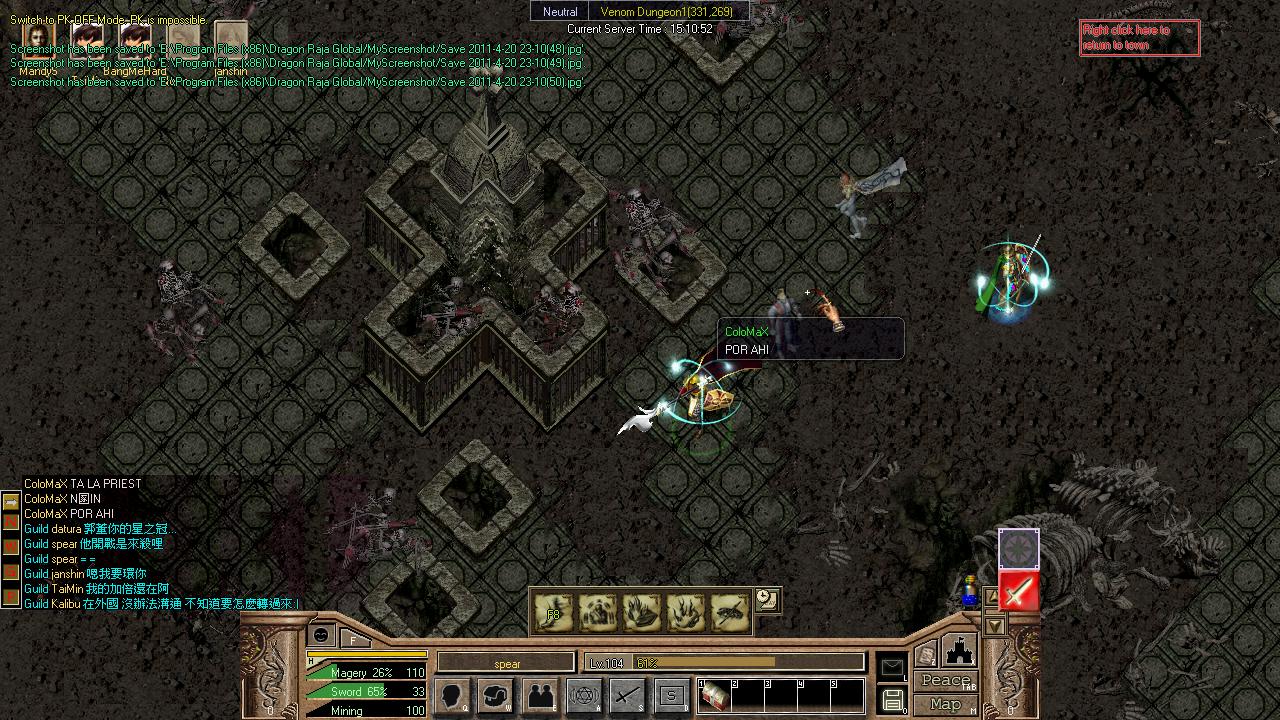This screenshot has width=1280, height=720.
Task: Activate the F8 skill on the hotbar
Action: point(554,612)
